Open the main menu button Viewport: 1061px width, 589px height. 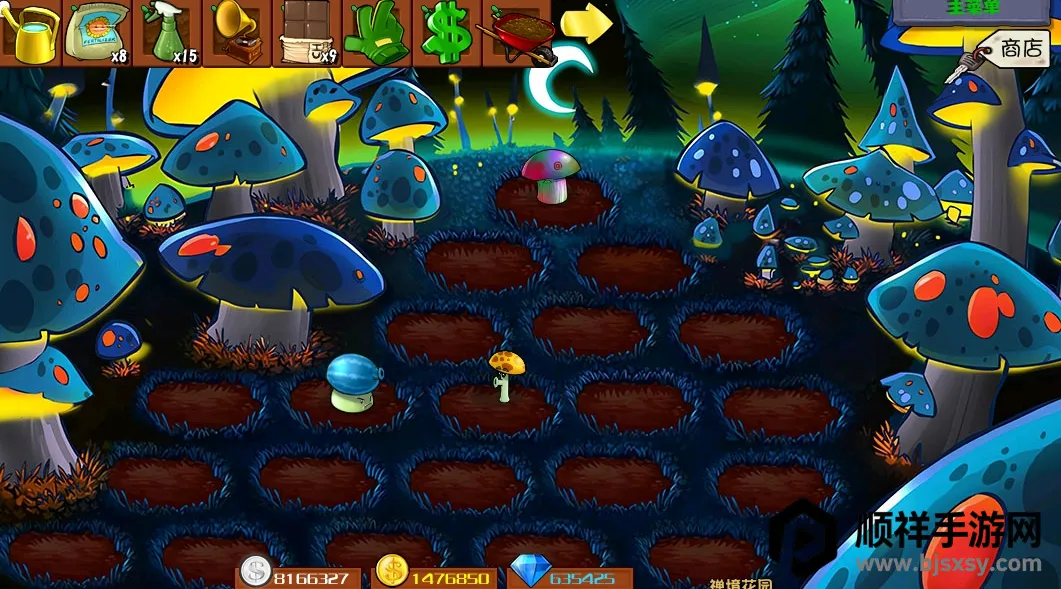point(975,9)
